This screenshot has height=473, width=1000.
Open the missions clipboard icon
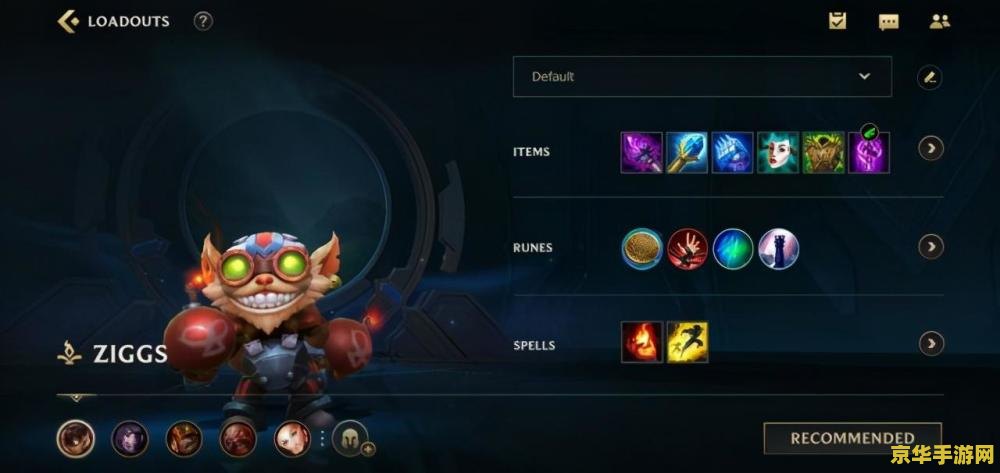tap(837, 21)
